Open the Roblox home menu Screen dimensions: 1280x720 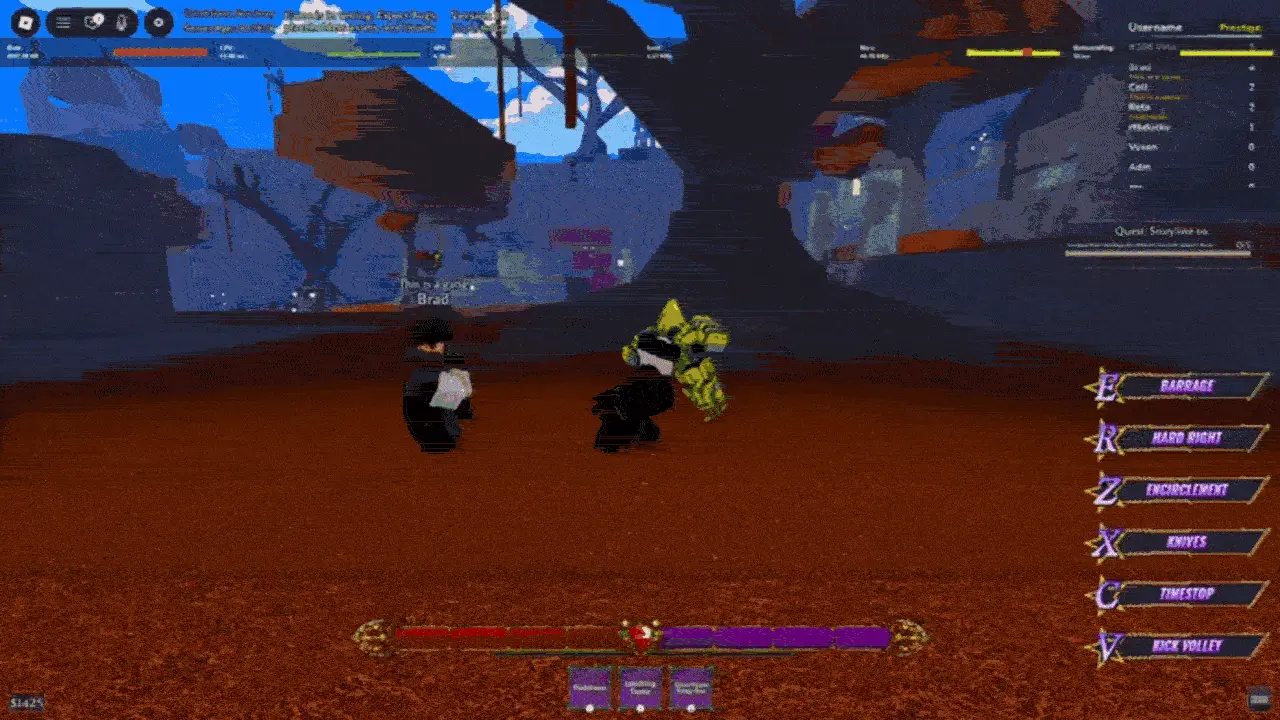25,22
